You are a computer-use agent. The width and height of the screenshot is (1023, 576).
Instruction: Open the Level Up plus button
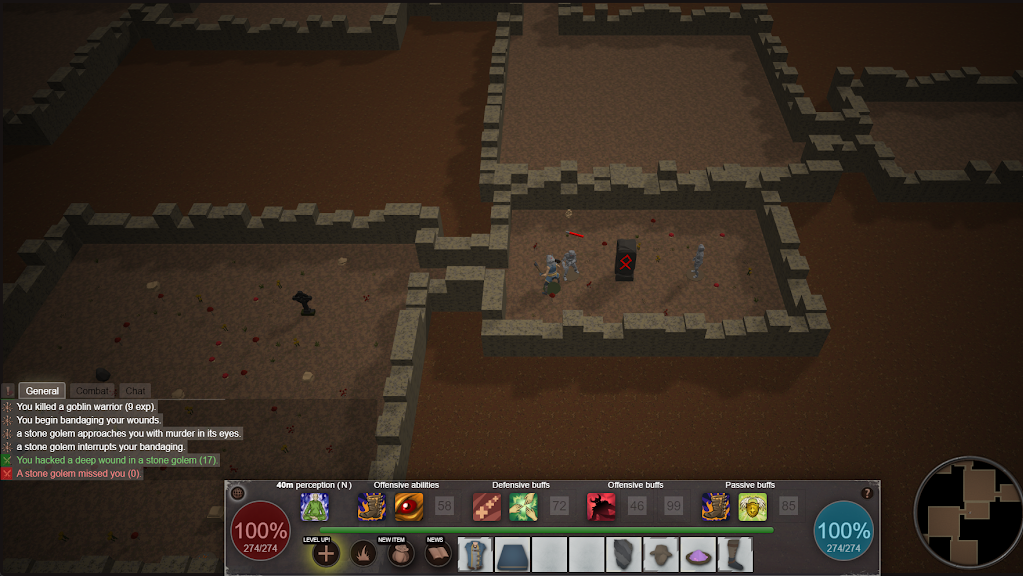(325, 553)
